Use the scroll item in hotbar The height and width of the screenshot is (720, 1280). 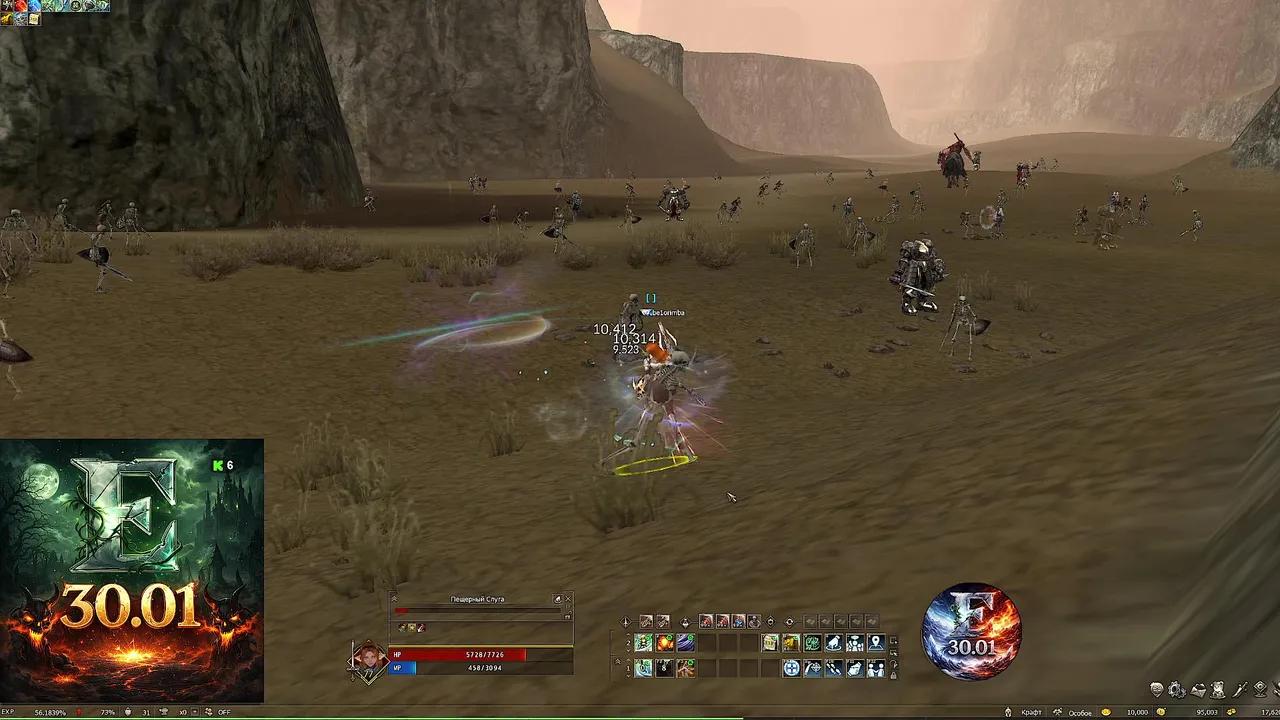[x=770, y=643]
